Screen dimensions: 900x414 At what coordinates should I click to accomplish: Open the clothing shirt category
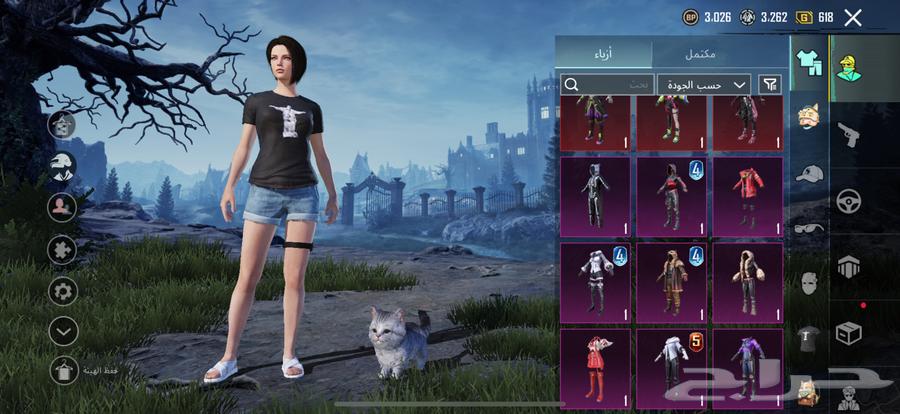point(808,62)
